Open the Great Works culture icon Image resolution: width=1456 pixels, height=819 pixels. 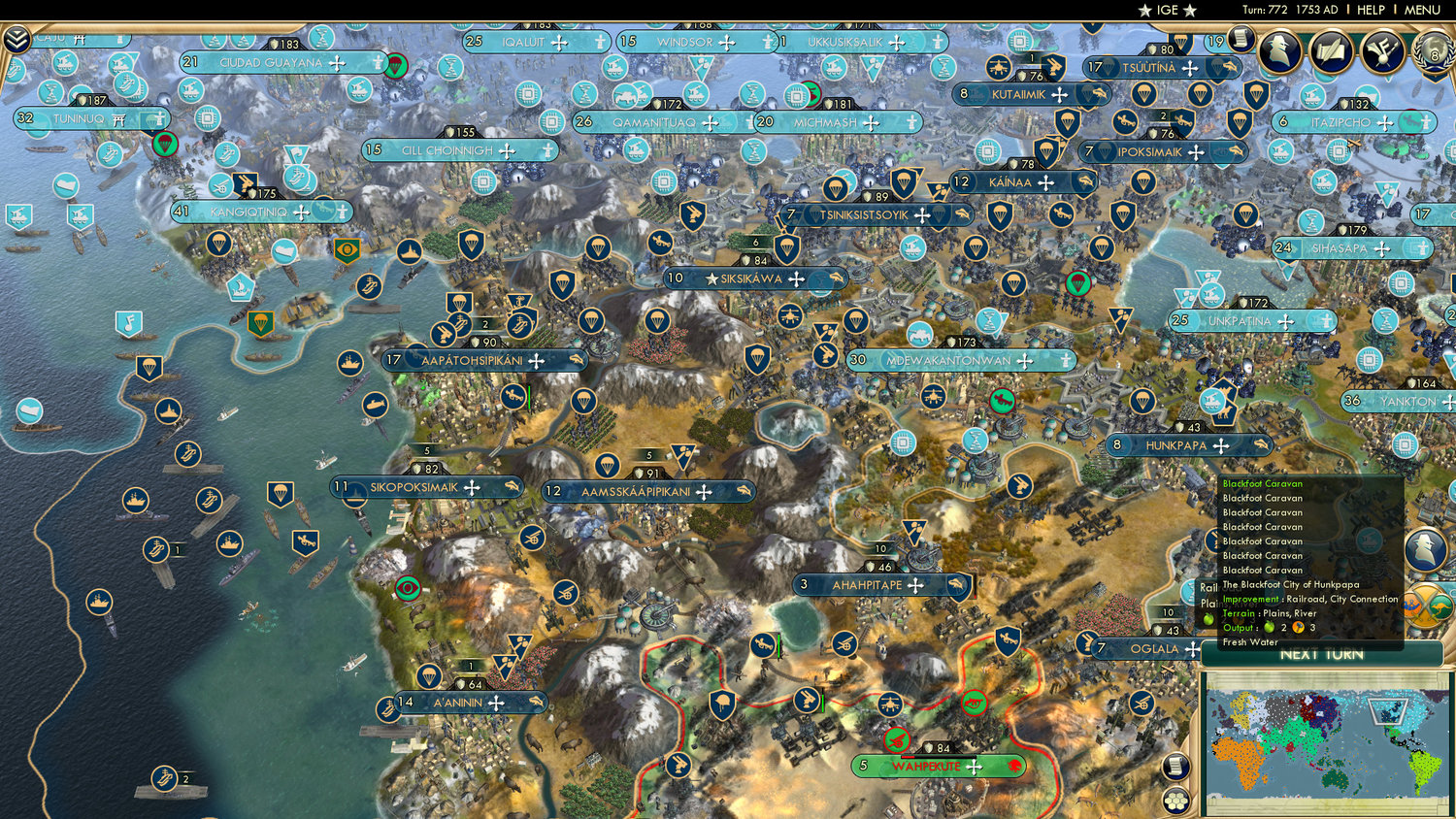(x=1382, y=50)
